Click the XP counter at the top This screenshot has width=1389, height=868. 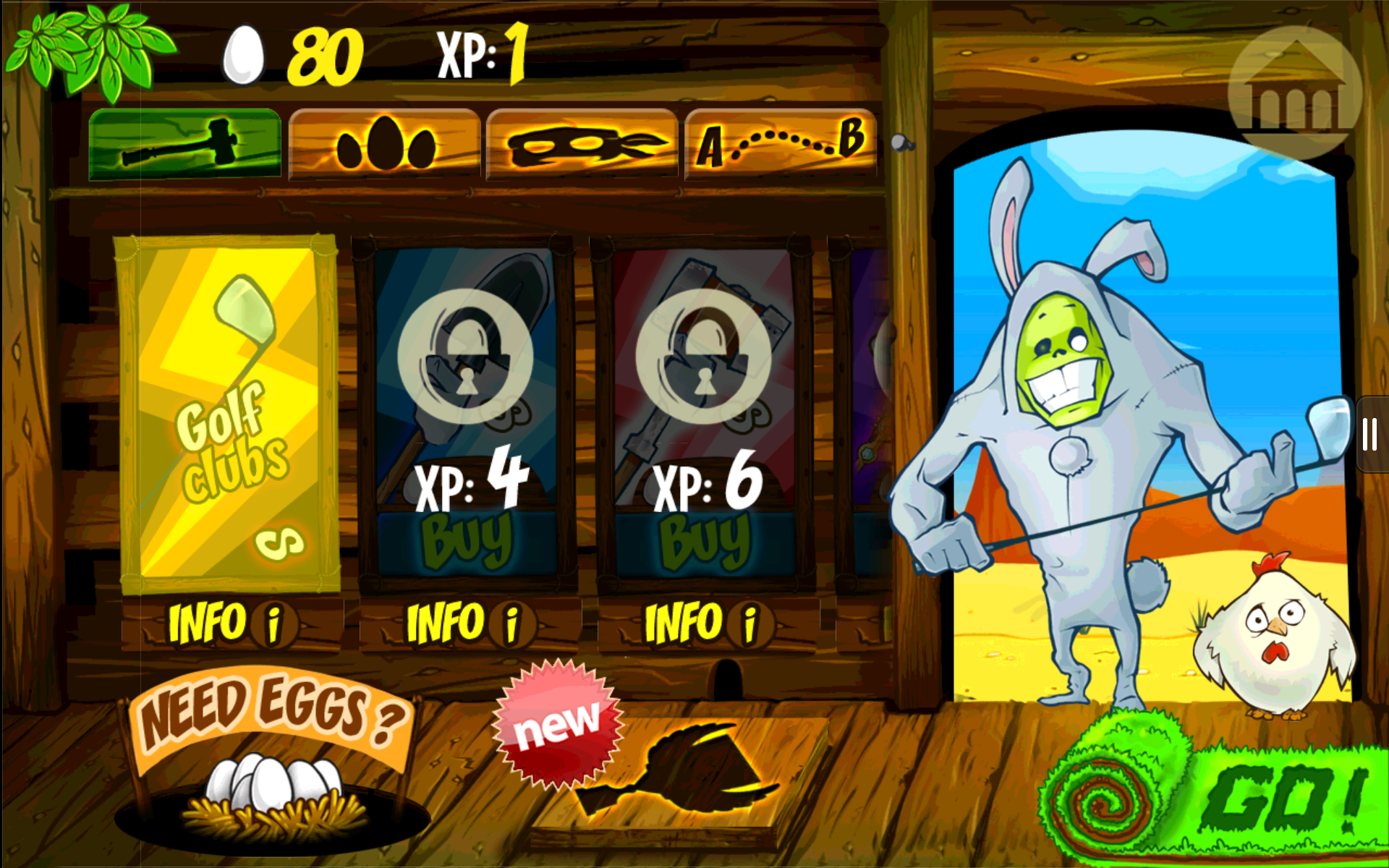coord(481,52)
